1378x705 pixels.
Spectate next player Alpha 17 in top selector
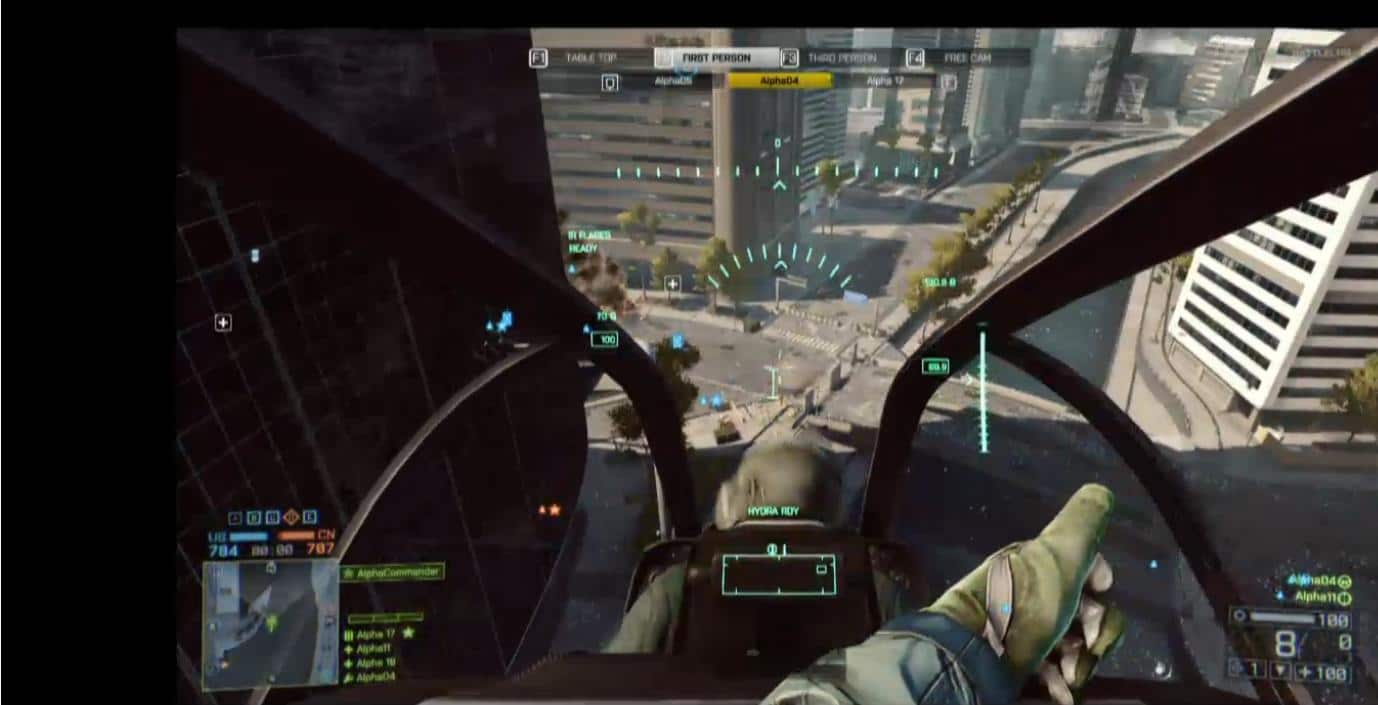pyautogui.click(x=884, y=81)
